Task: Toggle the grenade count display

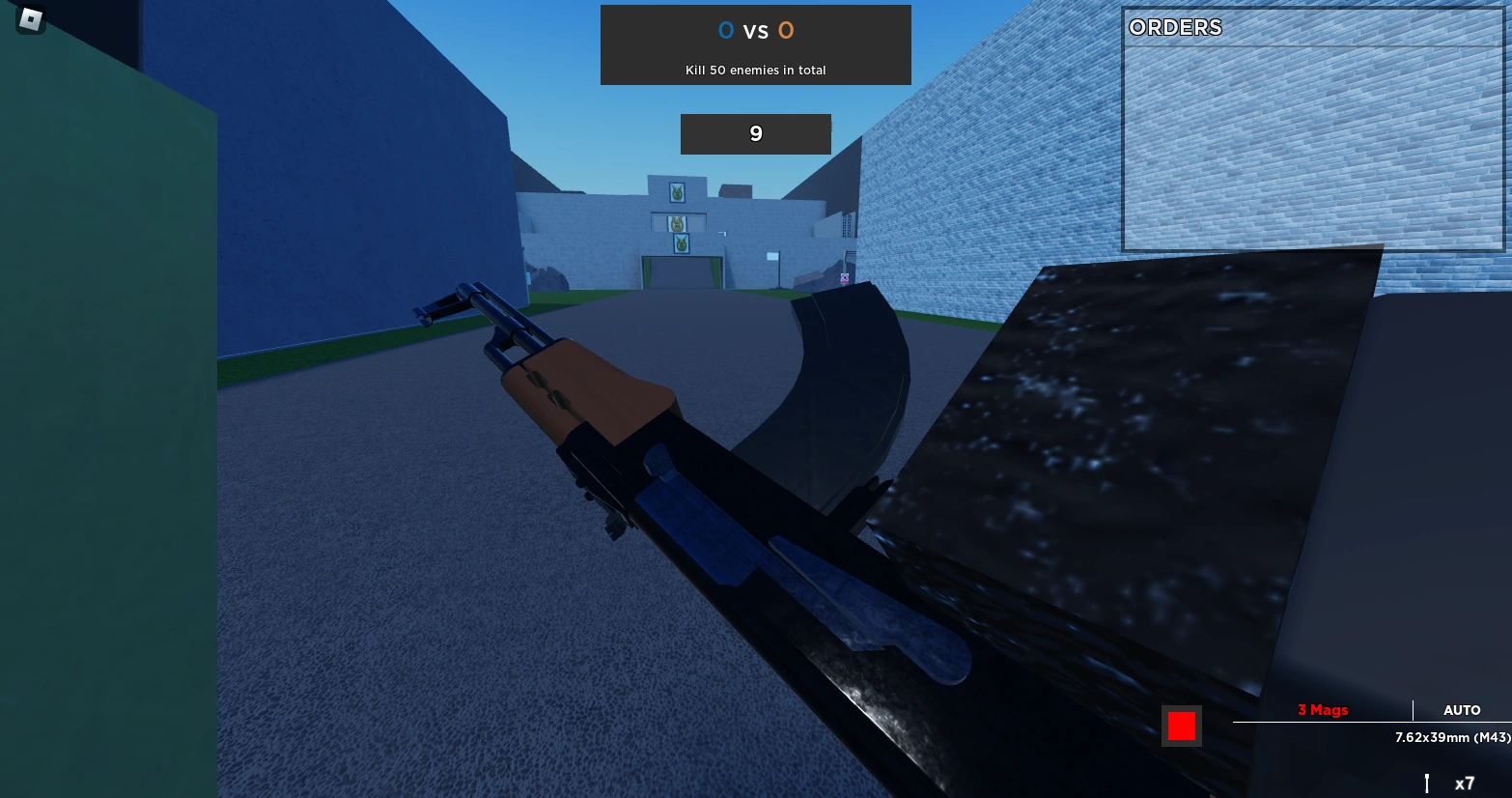Action: tap(1466, 783)
